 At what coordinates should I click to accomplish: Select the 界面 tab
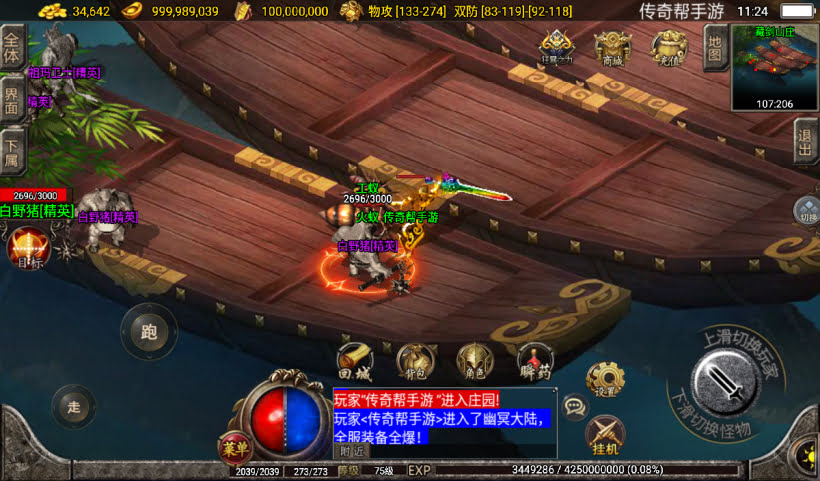coord(12,100)
